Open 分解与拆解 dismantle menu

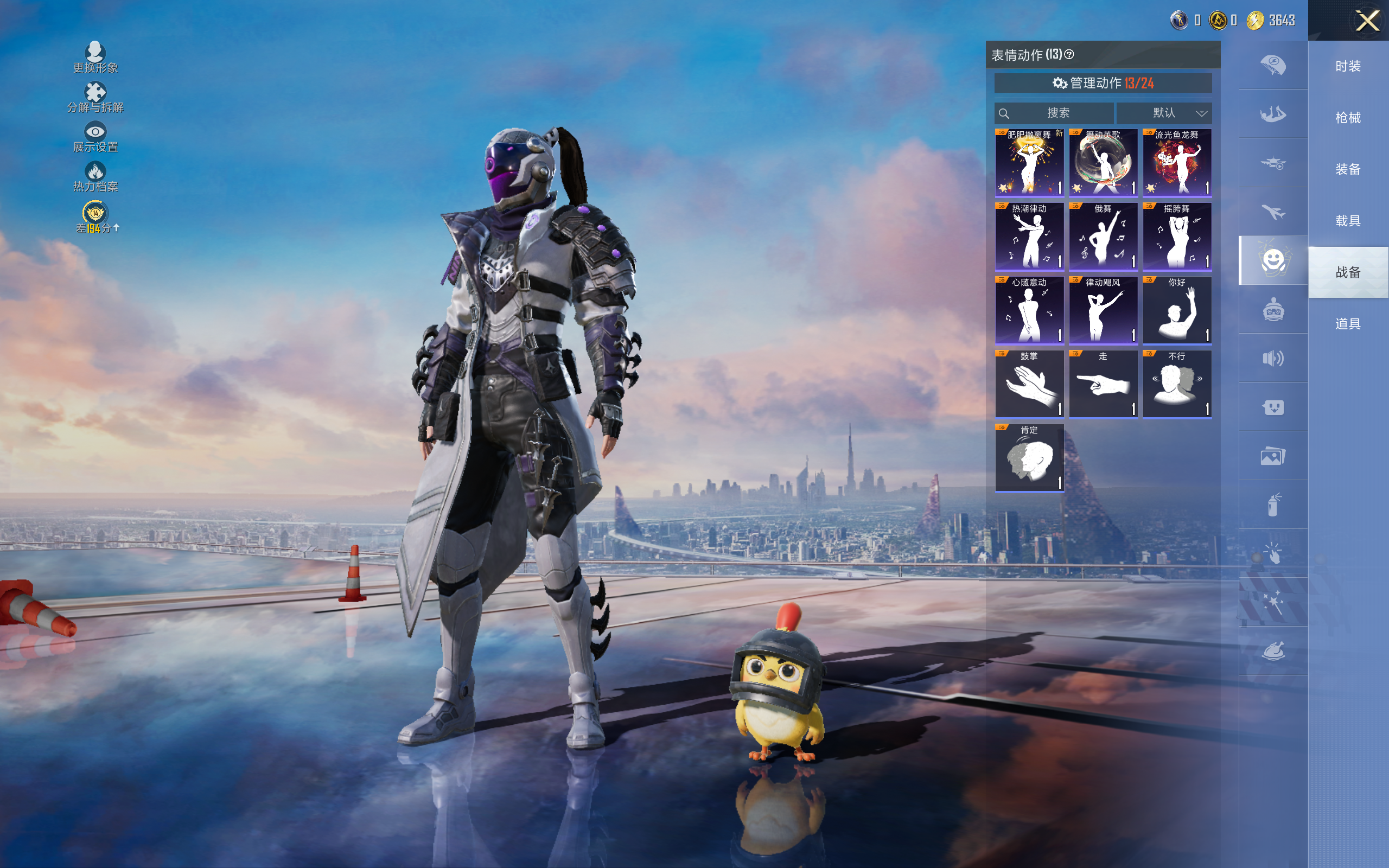(x=95, y=98)
